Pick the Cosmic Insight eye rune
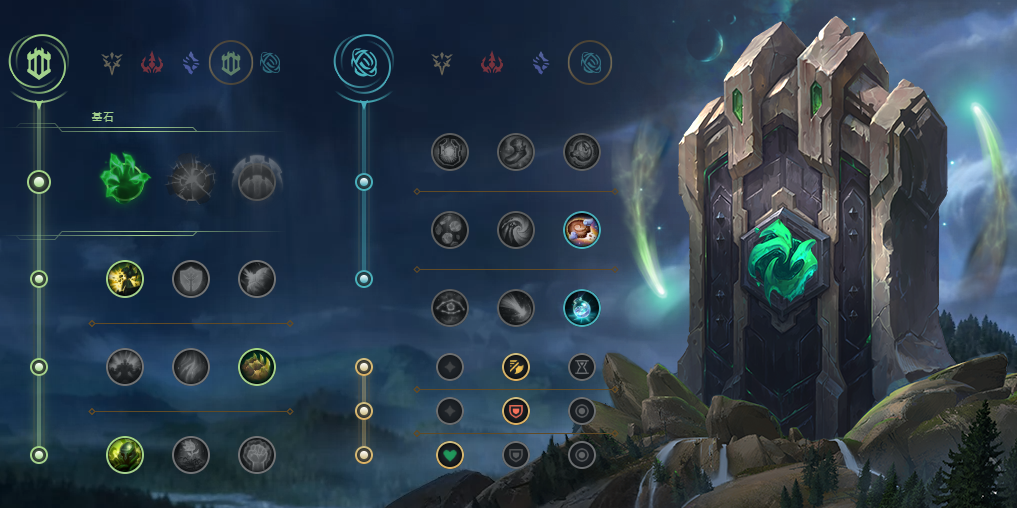The image size is (1017, 508). tap(450, 308)
